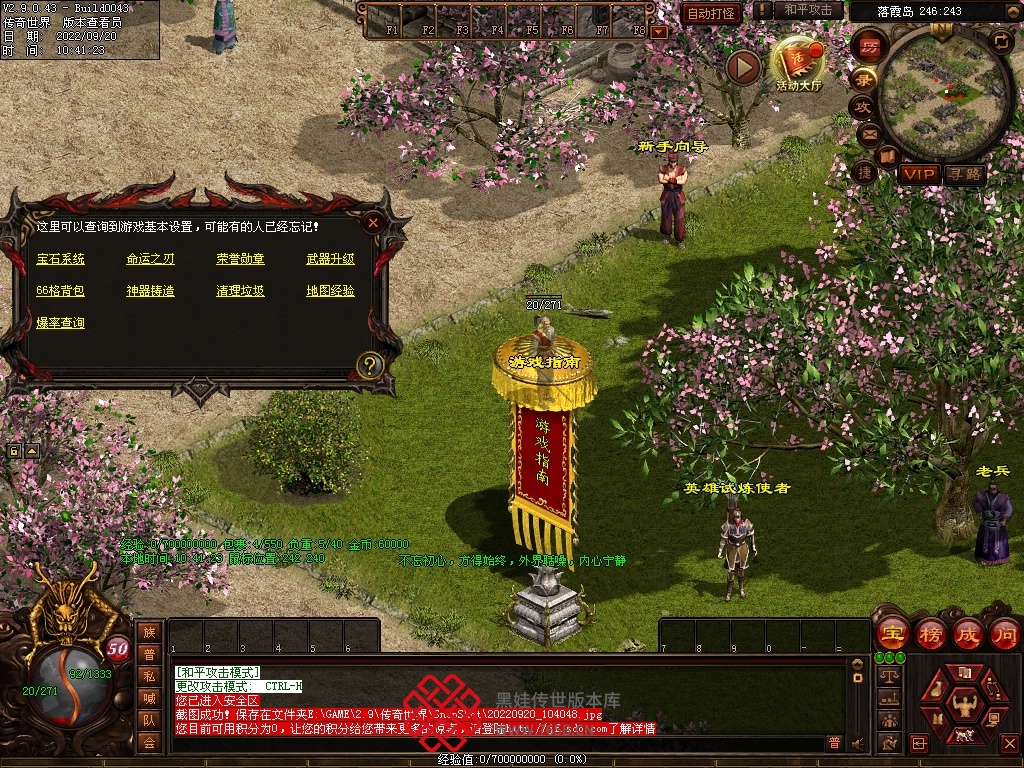This screenshot has height=768, width=1024.
Task: Open the mail envelope icon
Action: [x=868, y=132]
